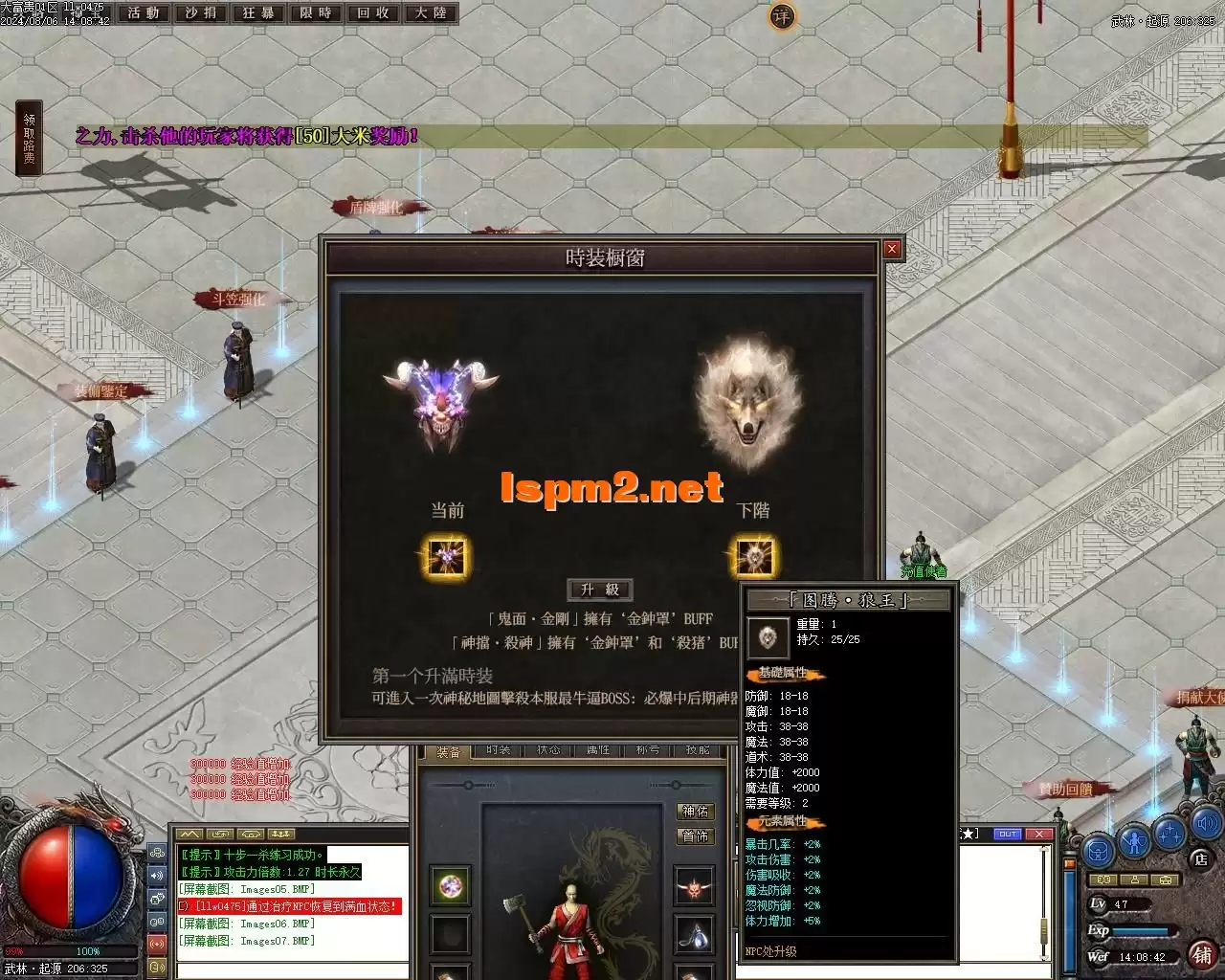Open the 狂暴 berserk menu
1225x980 pixels.
258,12
